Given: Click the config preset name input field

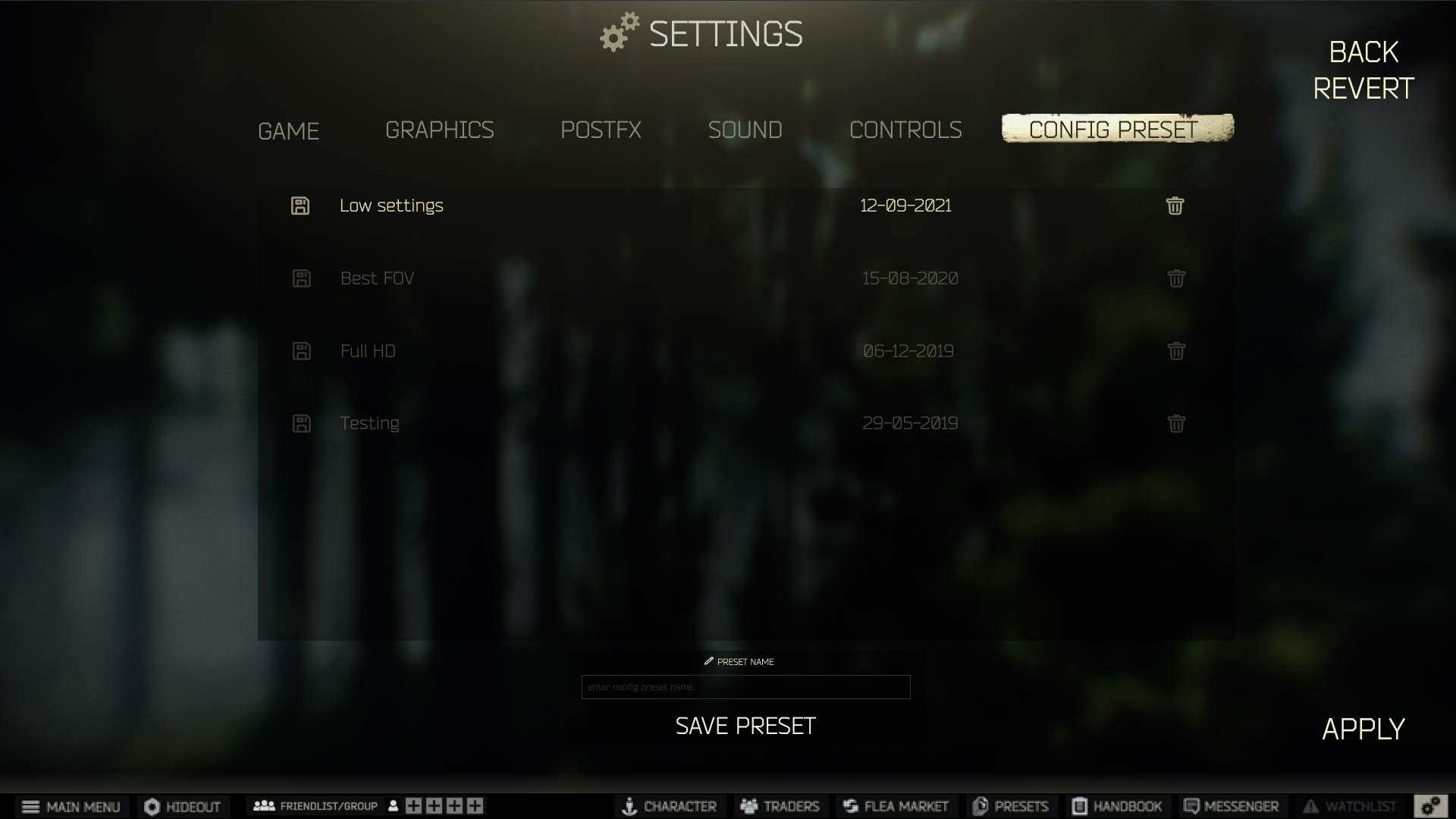Looking at the screenshot, I should pyautogui.click(x=745, y=687).
